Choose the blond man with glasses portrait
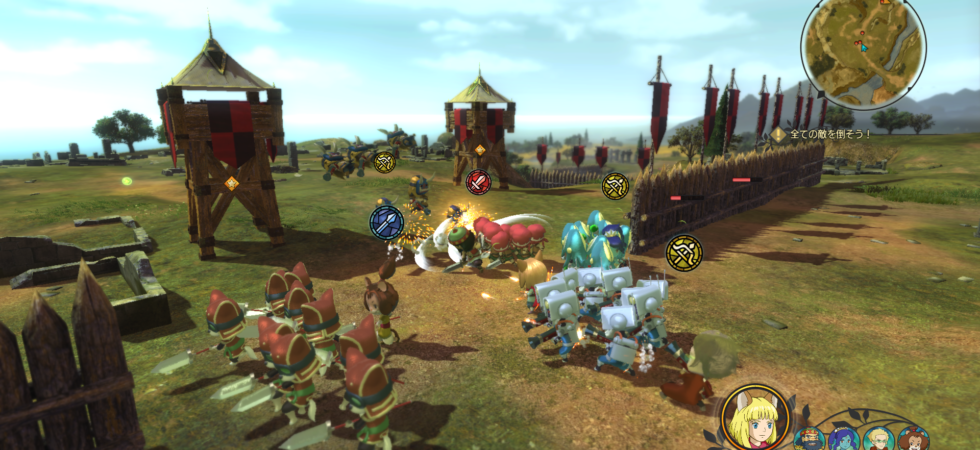 (878, 439)
